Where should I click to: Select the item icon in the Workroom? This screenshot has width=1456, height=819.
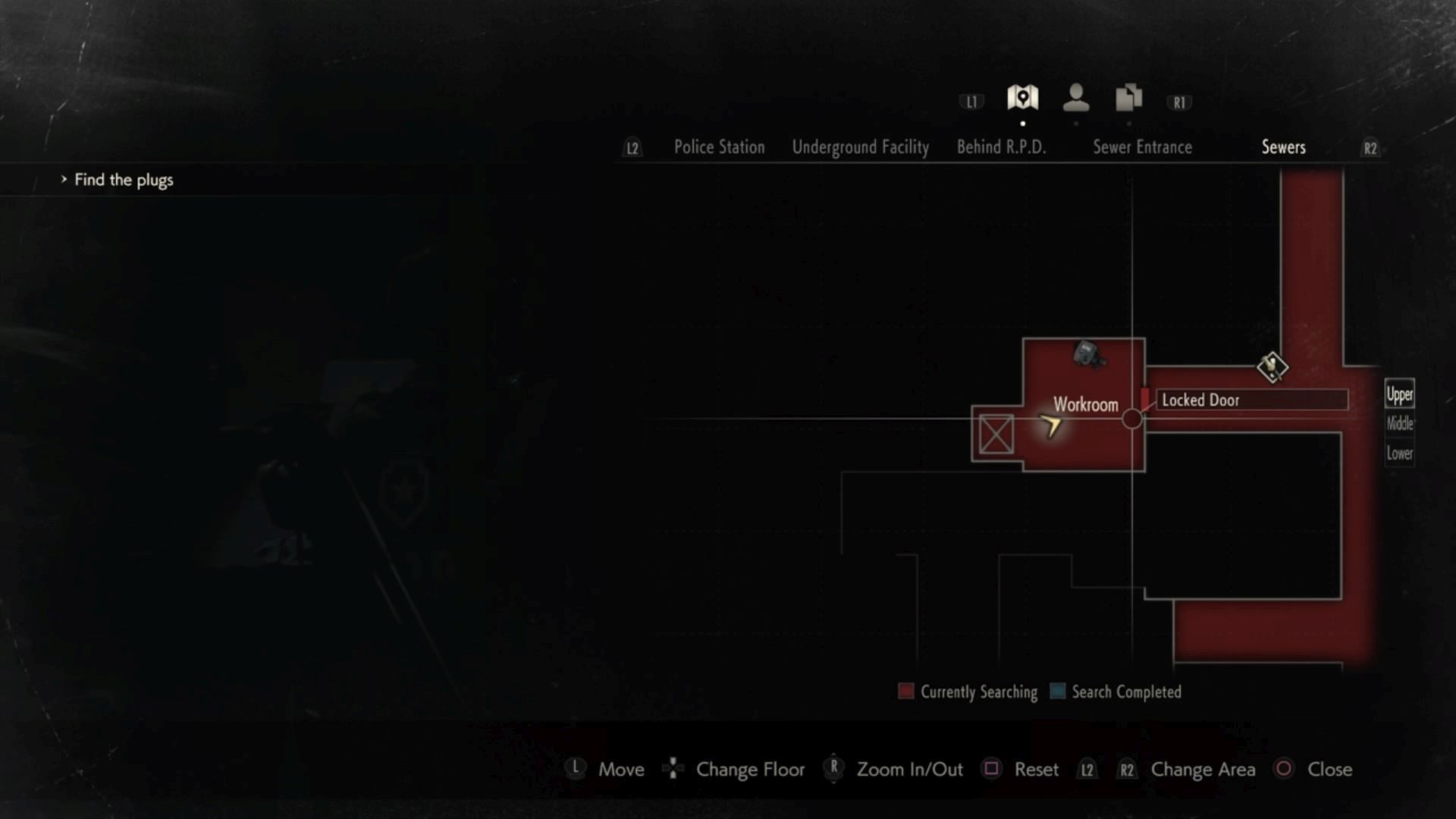click(x=1088, y=355)
